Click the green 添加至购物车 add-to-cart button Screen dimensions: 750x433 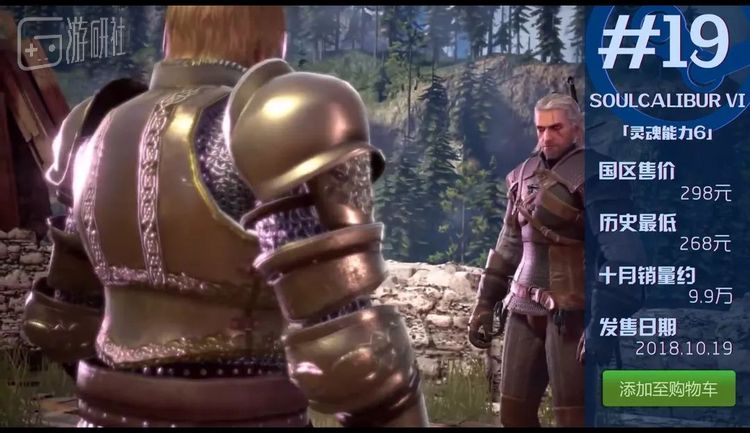[x=668, y=389]
